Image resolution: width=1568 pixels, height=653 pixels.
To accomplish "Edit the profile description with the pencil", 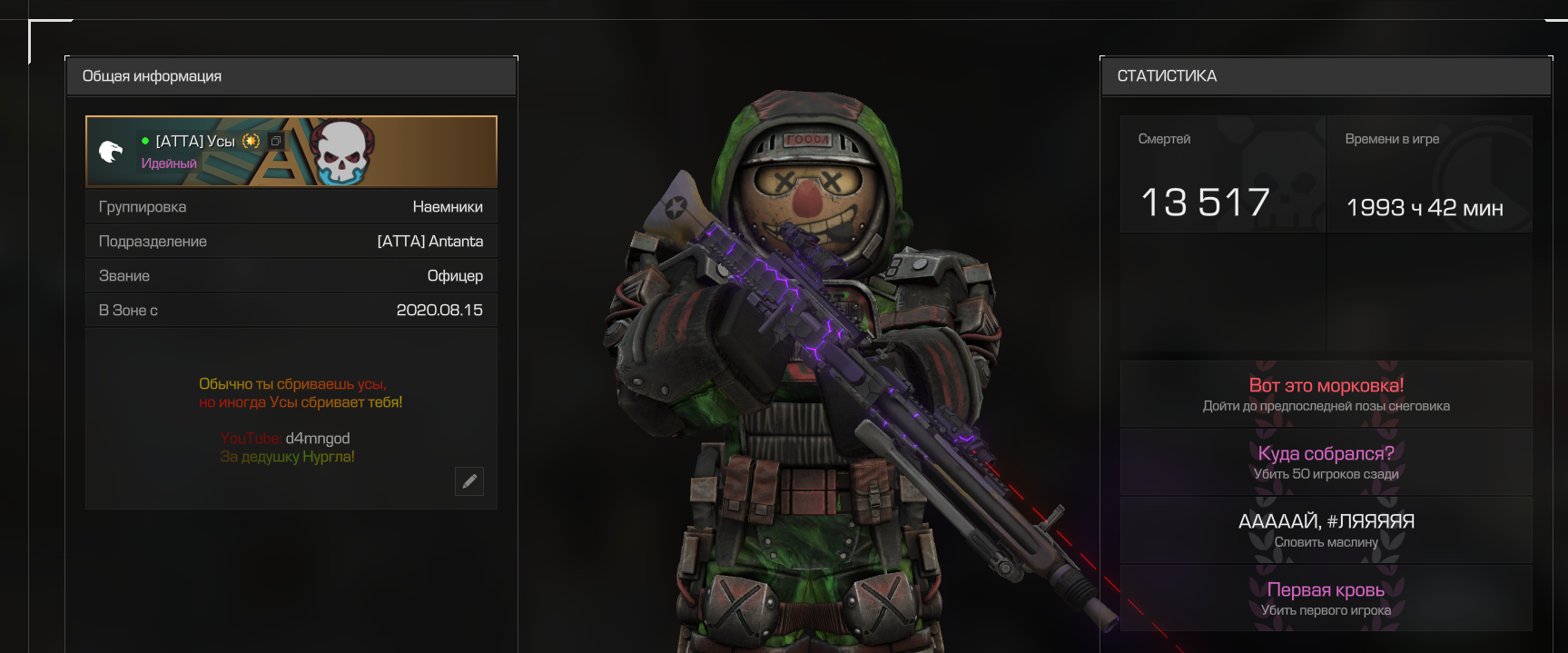I will coord(469,481).
